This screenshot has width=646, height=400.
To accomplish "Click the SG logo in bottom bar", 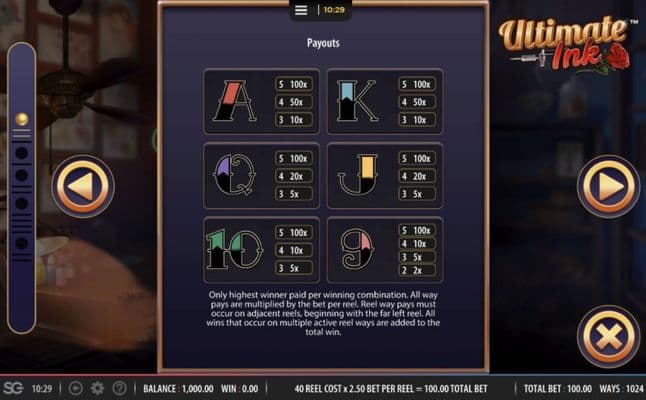I will pyautogui.click(x=13, y=388).
